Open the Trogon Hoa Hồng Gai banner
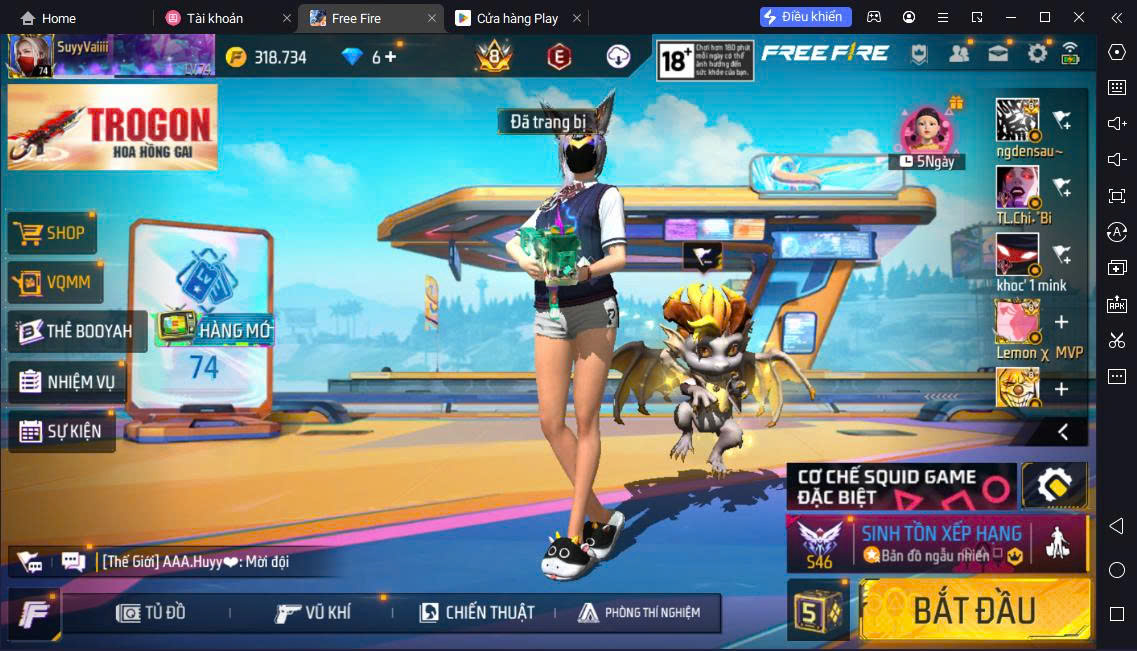The width and height of the screenshot is (1137, 651). pyautogui.click(x=112, y=126)
